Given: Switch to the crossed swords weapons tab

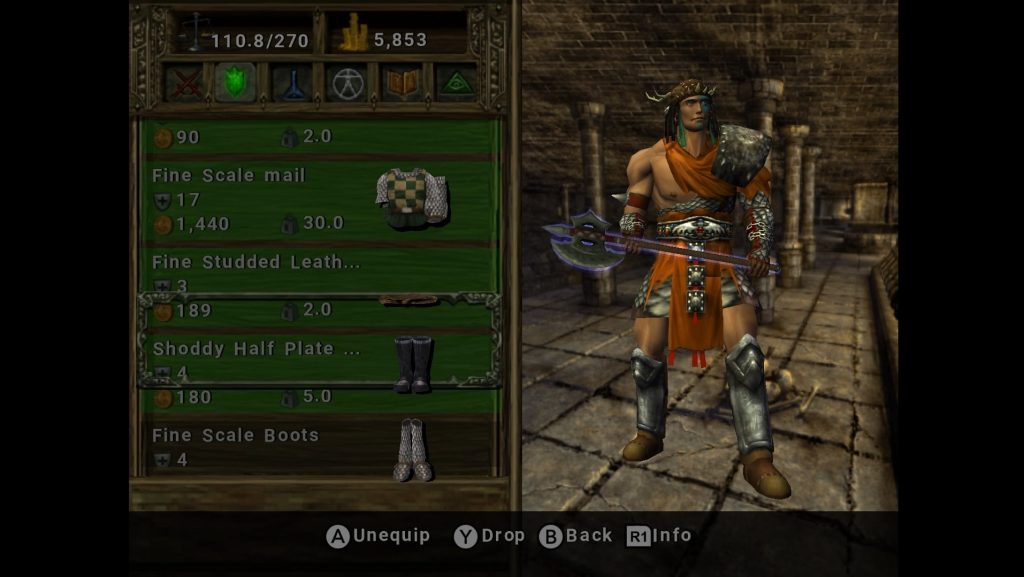Looking at the screenshot, I should (184, 83).
